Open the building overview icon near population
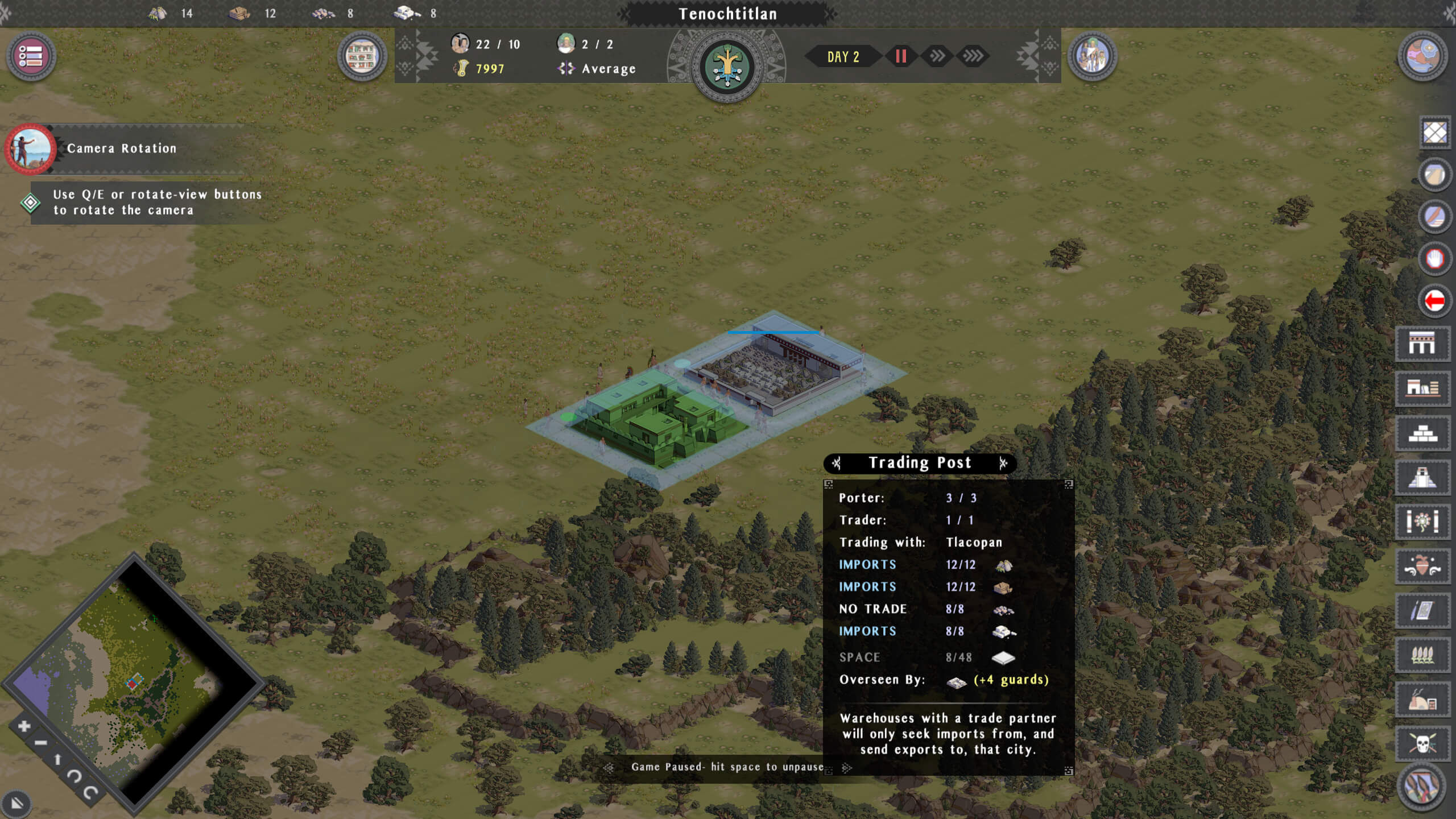 click(362, 56)
